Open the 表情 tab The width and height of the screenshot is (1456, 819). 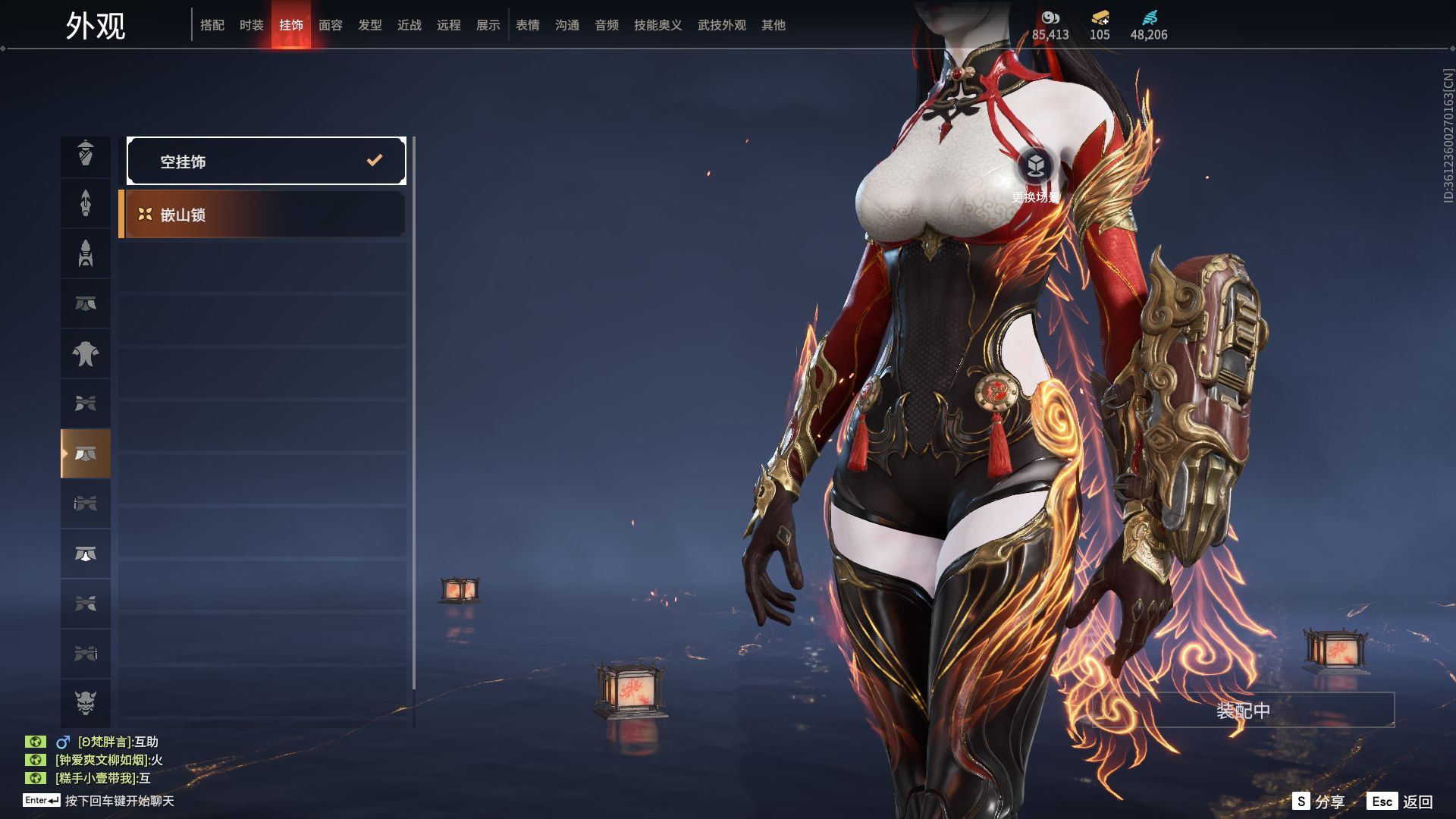pos(528,25)
